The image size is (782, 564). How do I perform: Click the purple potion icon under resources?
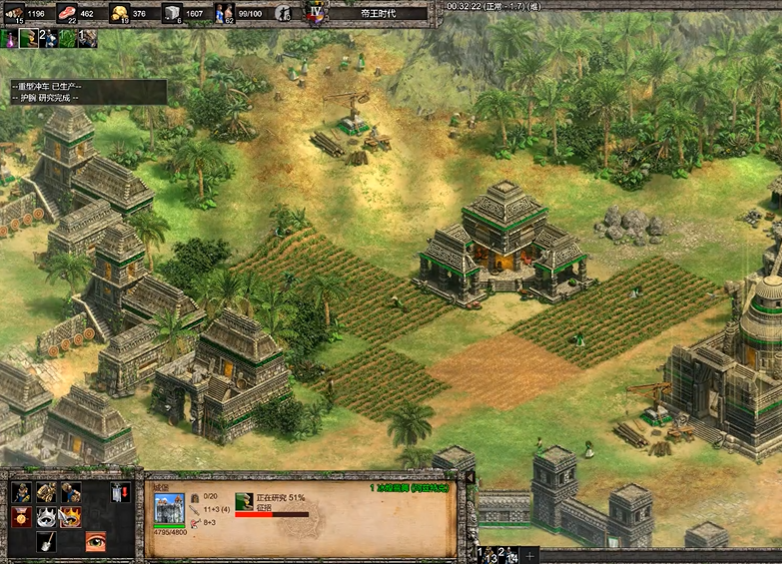coord(9,38)
